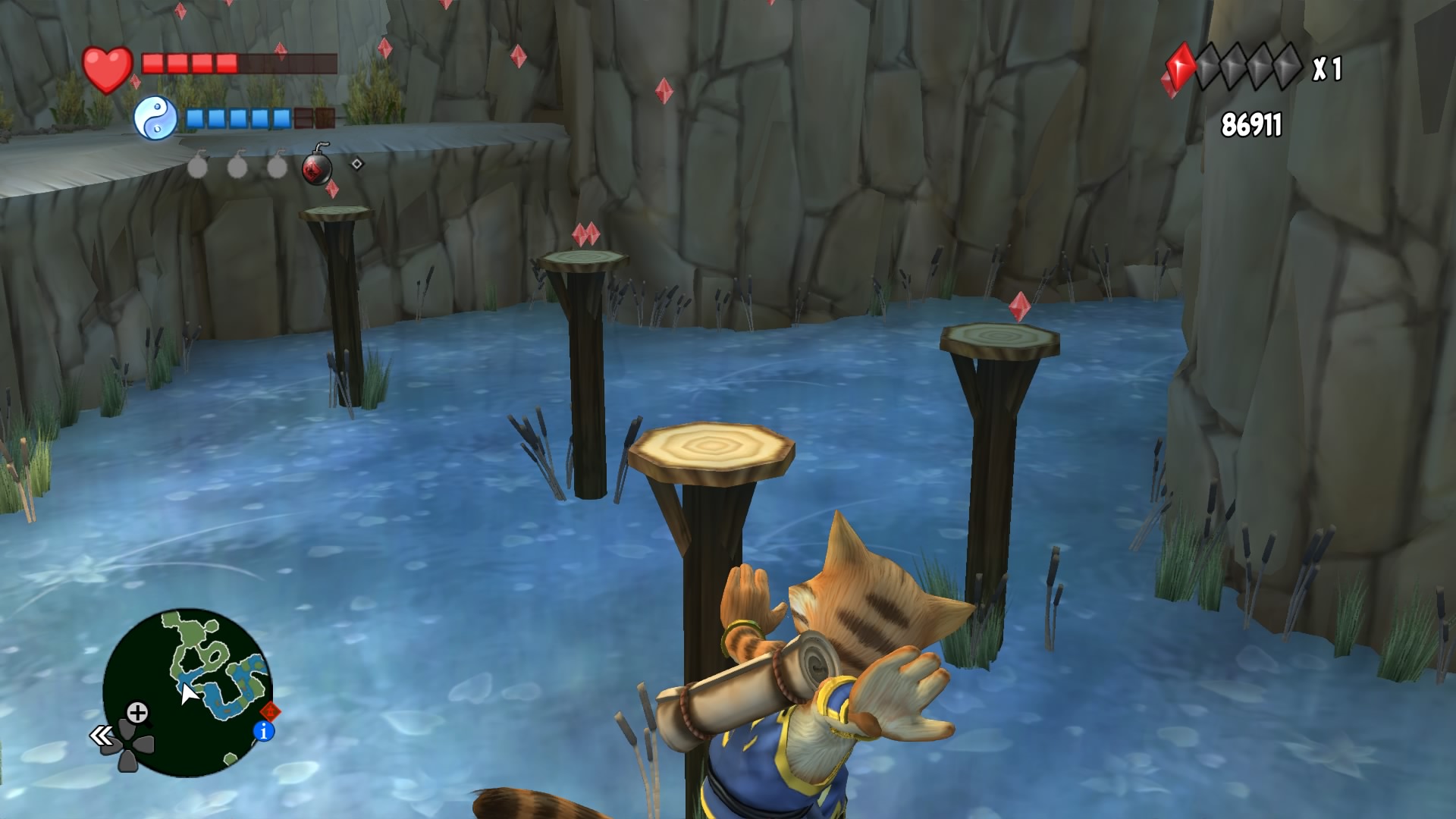Open the blue 'i' info marker on the minimap
1456x819 pixels.
pyautogui.click(x=263, y=731)
